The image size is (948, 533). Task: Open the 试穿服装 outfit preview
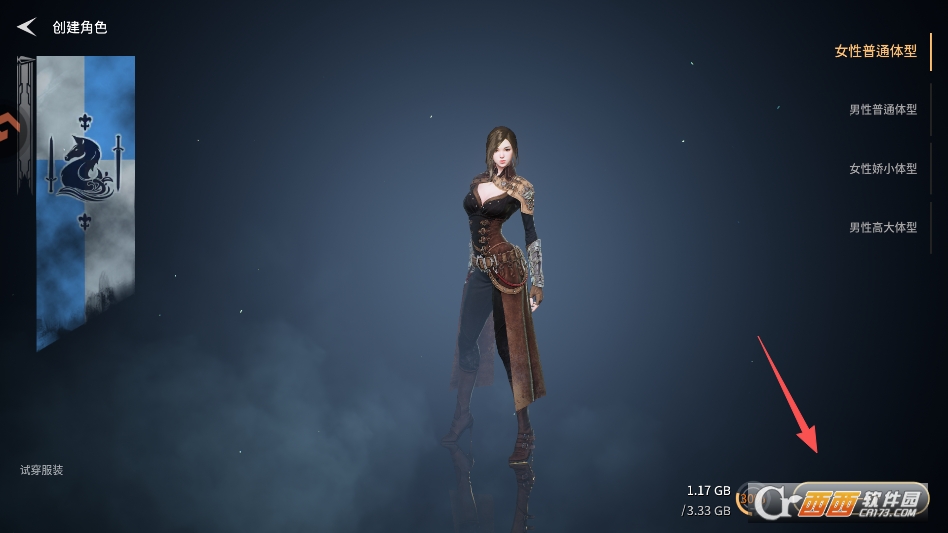(x=42, y=470)
